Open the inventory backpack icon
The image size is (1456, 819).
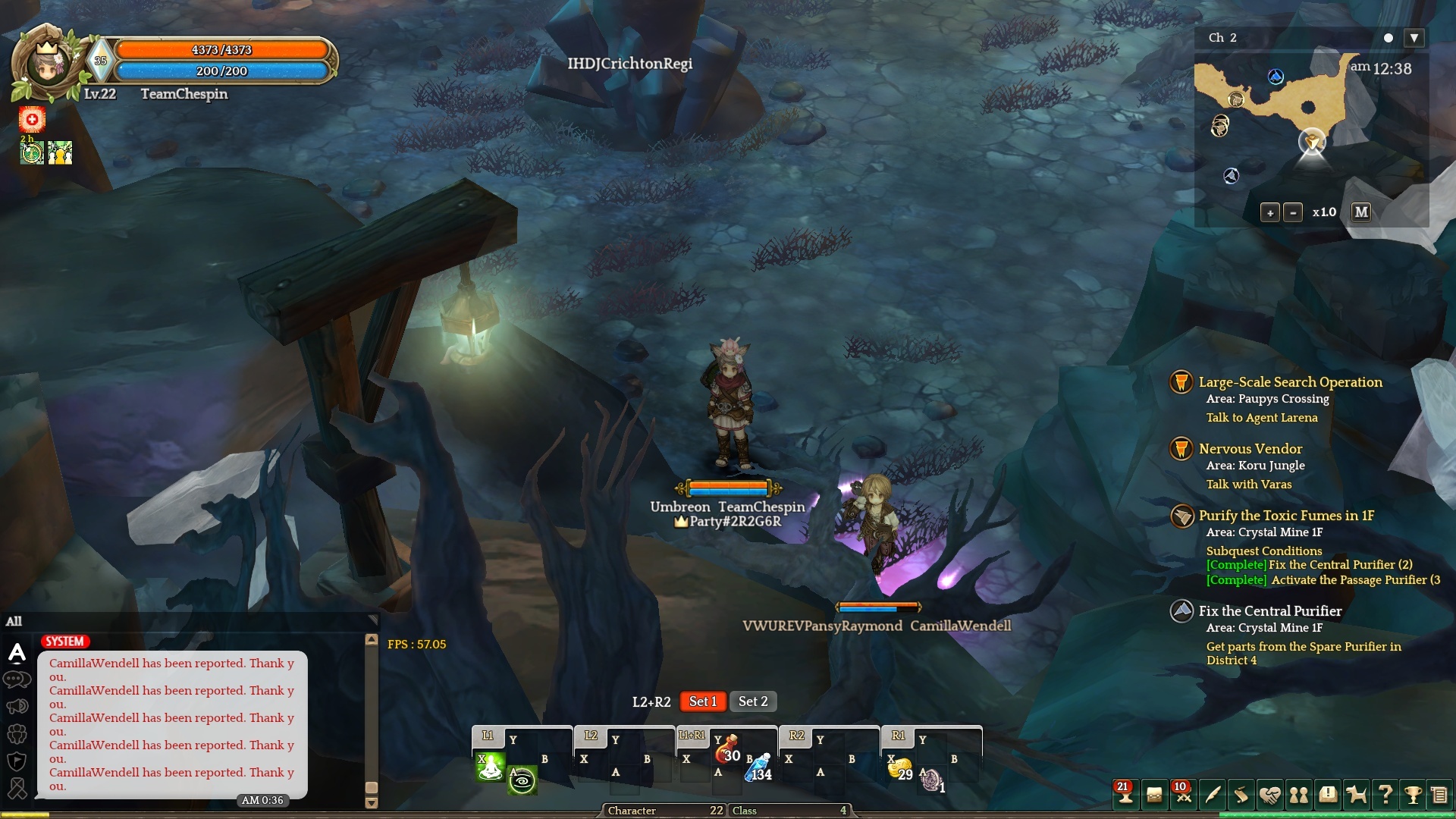(x=1153, y=795)
